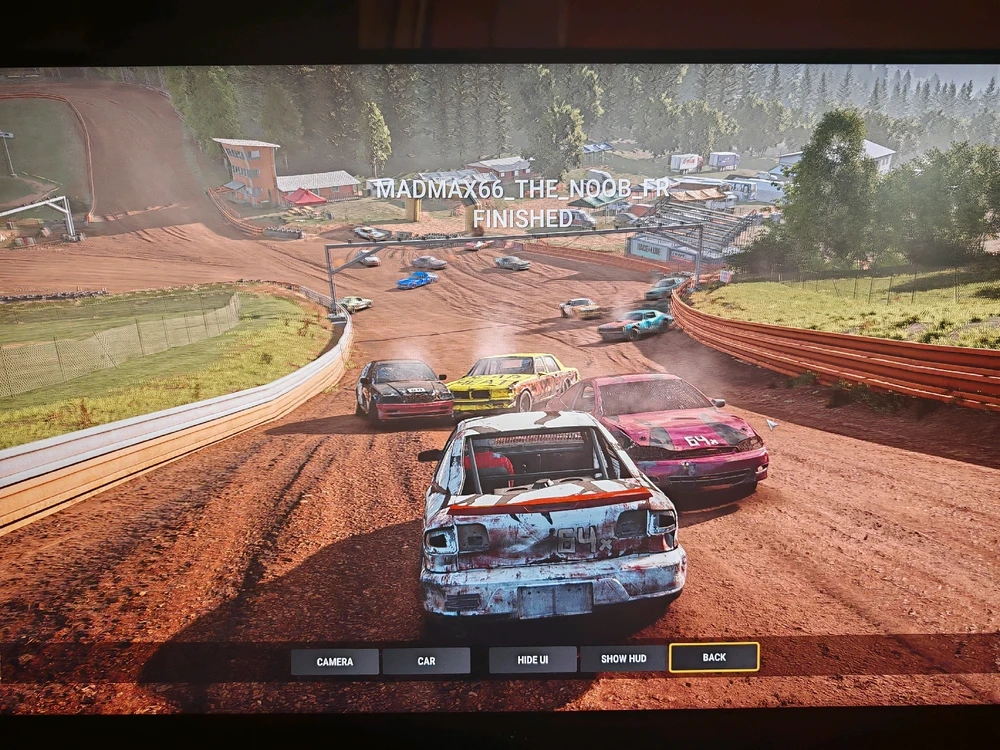Open the Camera options
Viewport: 1000px width, 750px height.
(335, 661)
